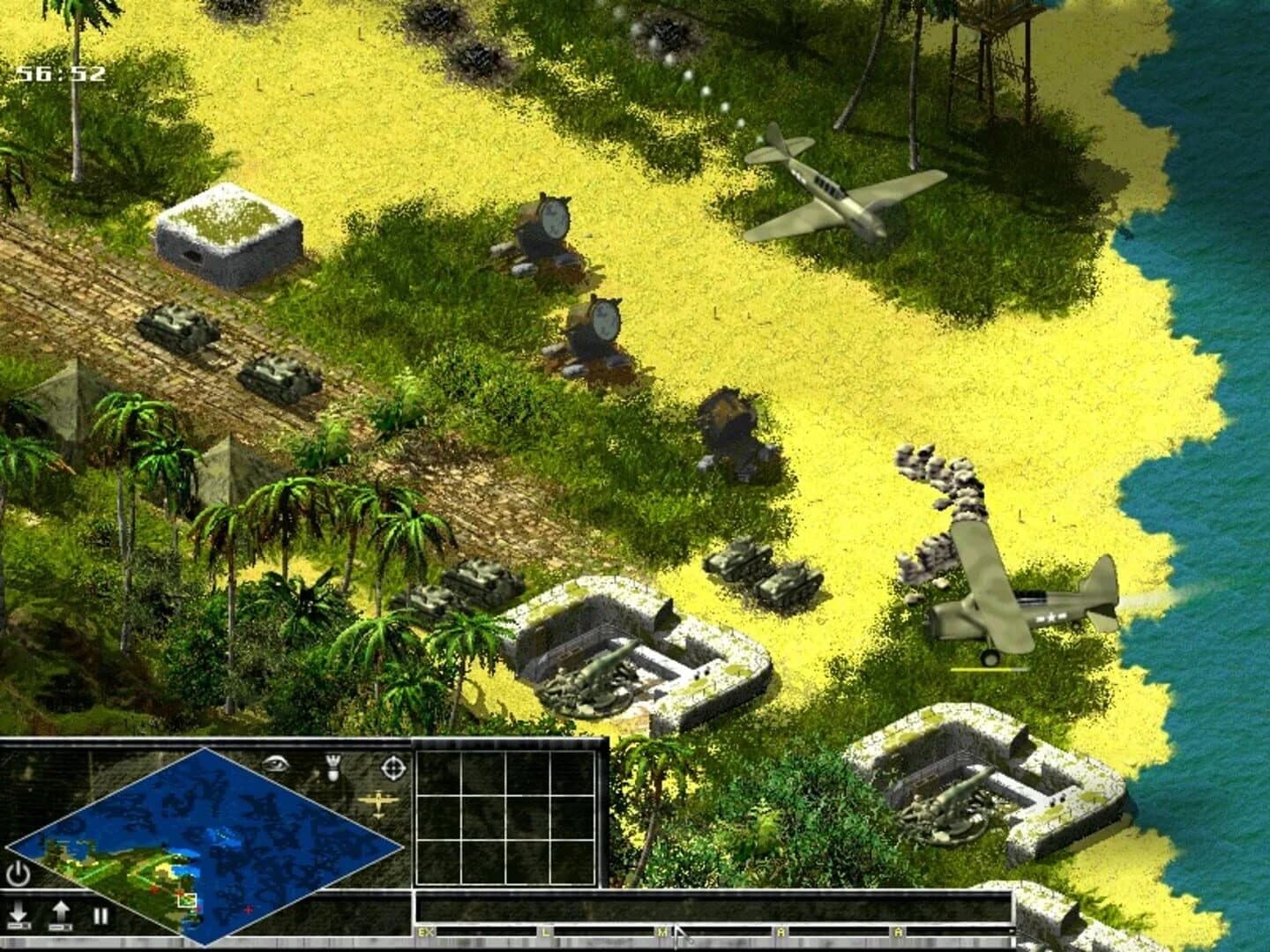Click the load game up-arrow icon
This screenshot has width=1270, height=952.
pos(60,912)
